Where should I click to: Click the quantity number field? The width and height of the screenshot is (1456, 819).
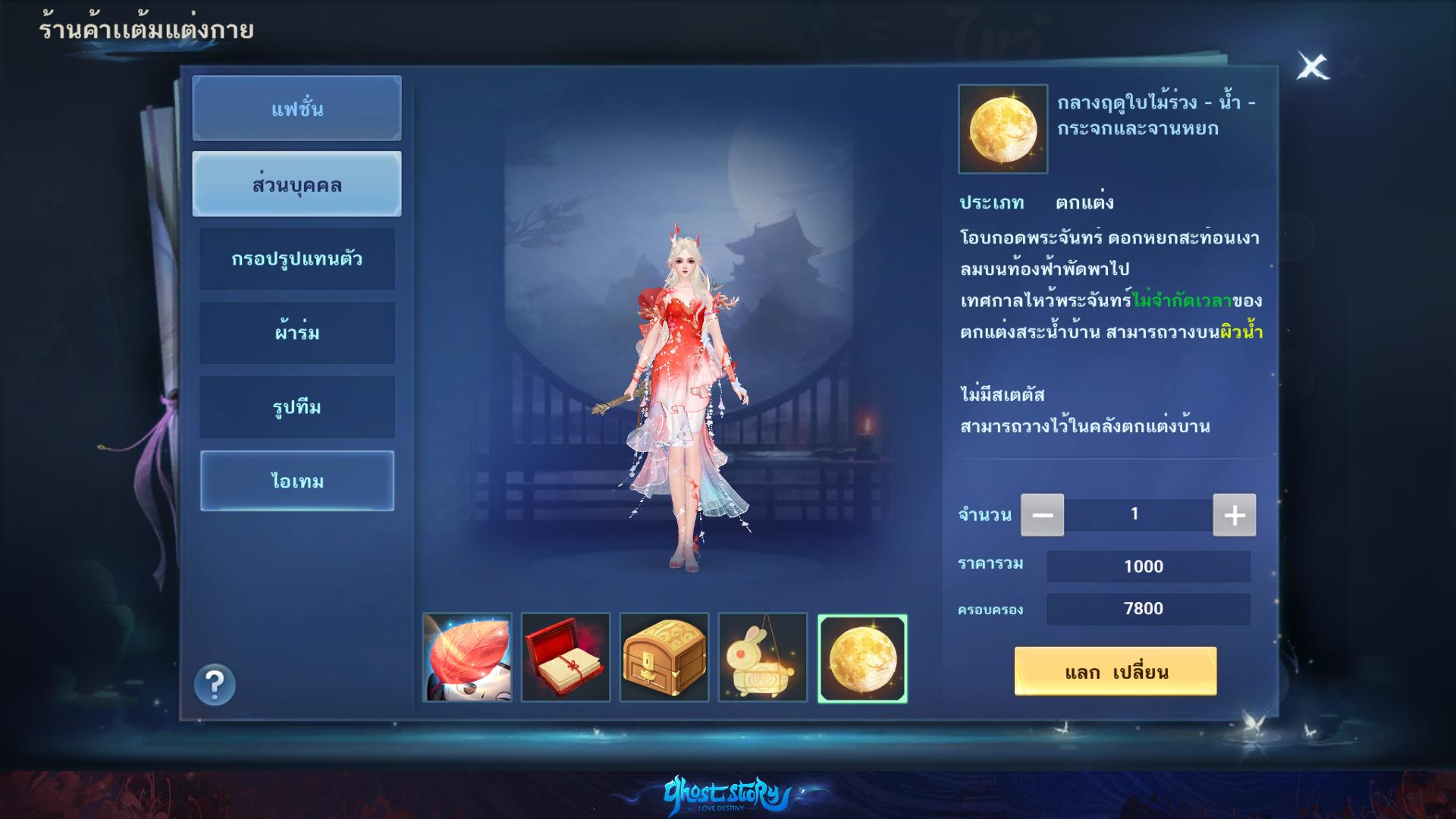coord(1135,514)
